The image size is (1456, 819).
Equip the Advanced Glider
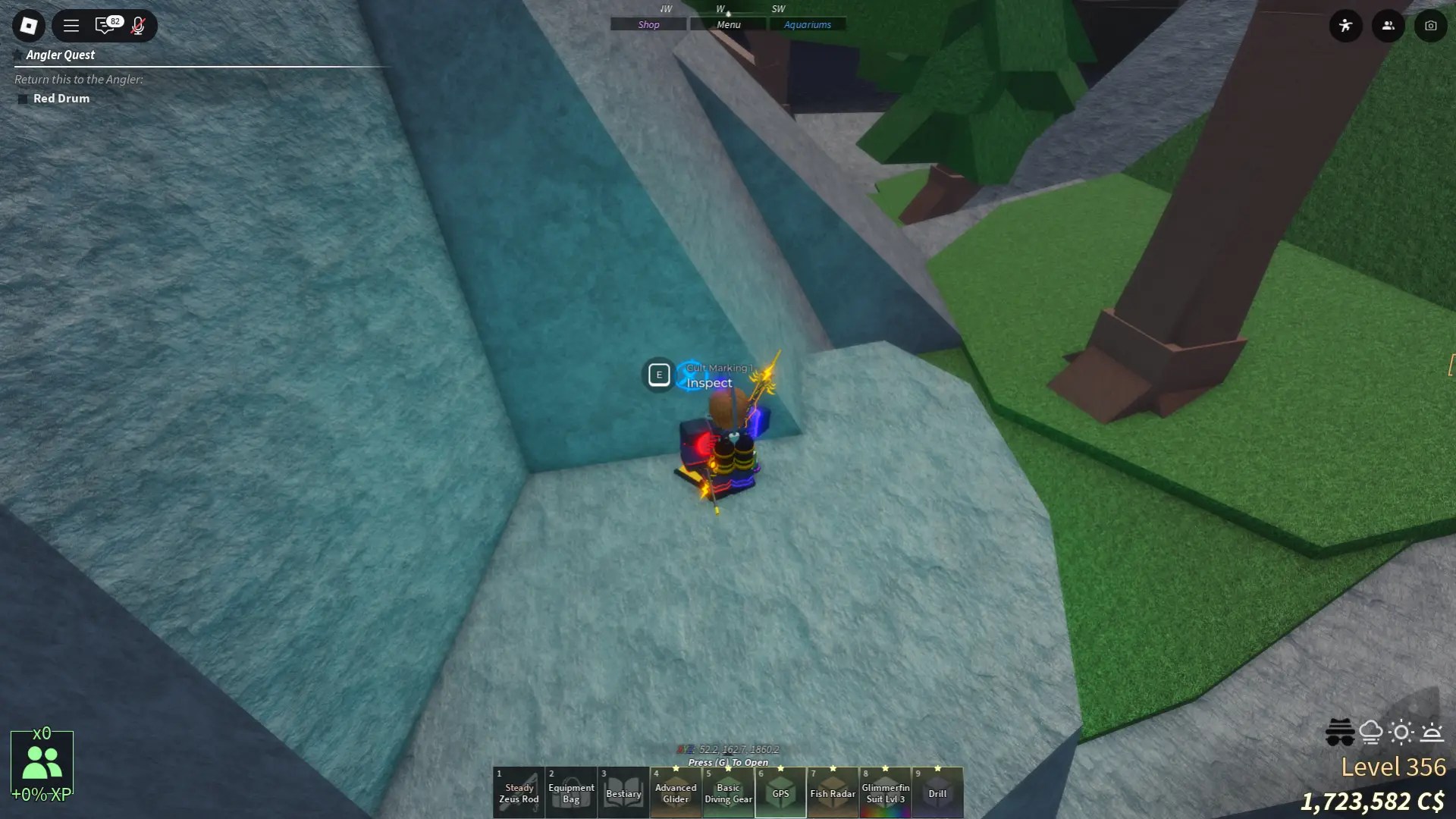[x=675, y=792]
